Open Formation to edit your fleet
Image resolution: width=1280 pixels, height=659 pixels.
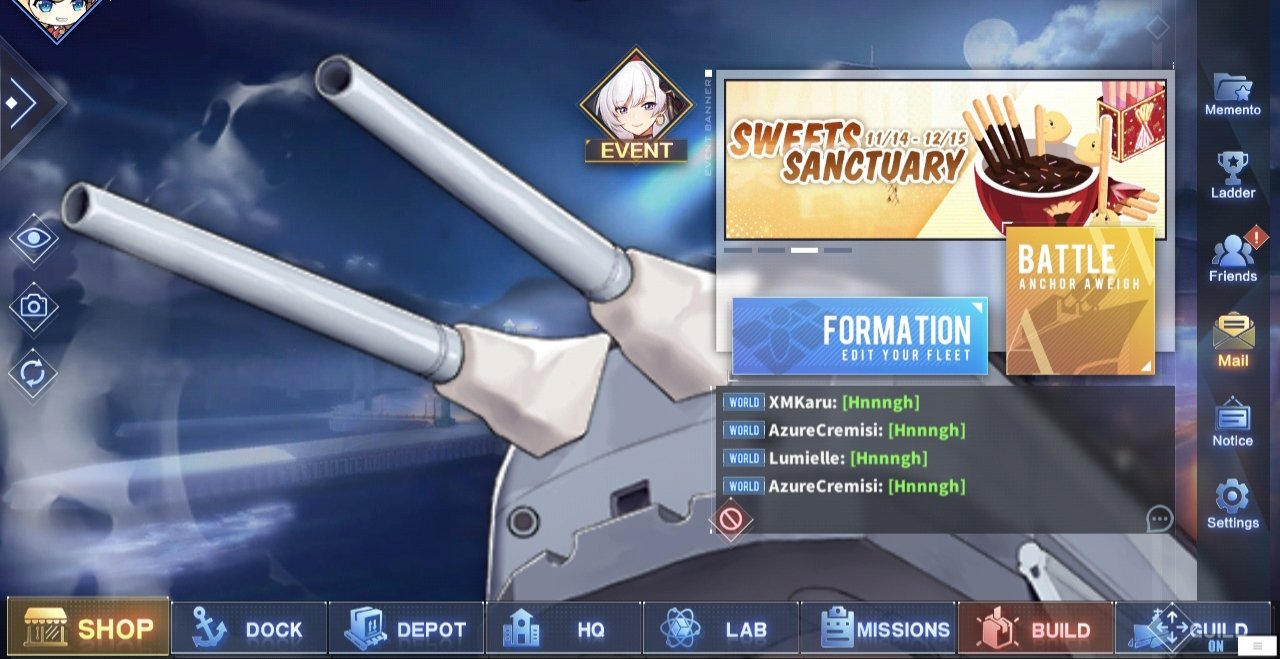tap(860, 336)
